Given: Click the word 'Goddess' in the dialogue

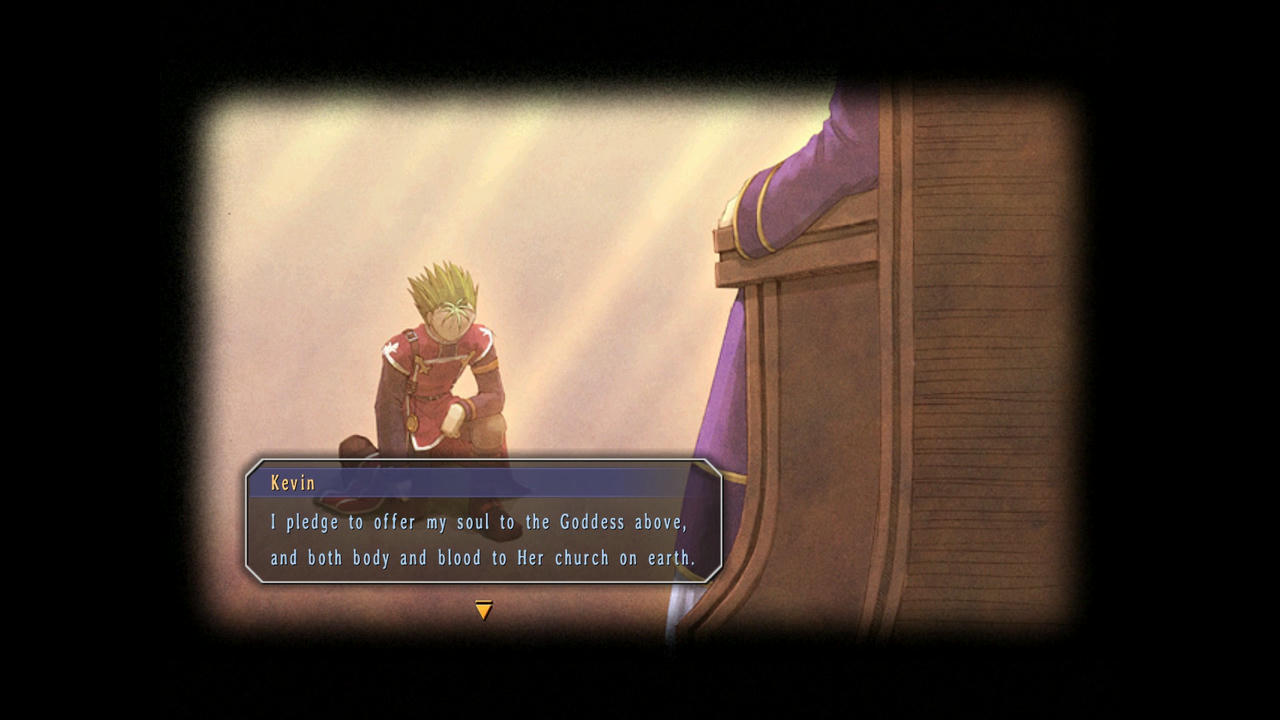Looking at the screenshot, I should point(592,522).
